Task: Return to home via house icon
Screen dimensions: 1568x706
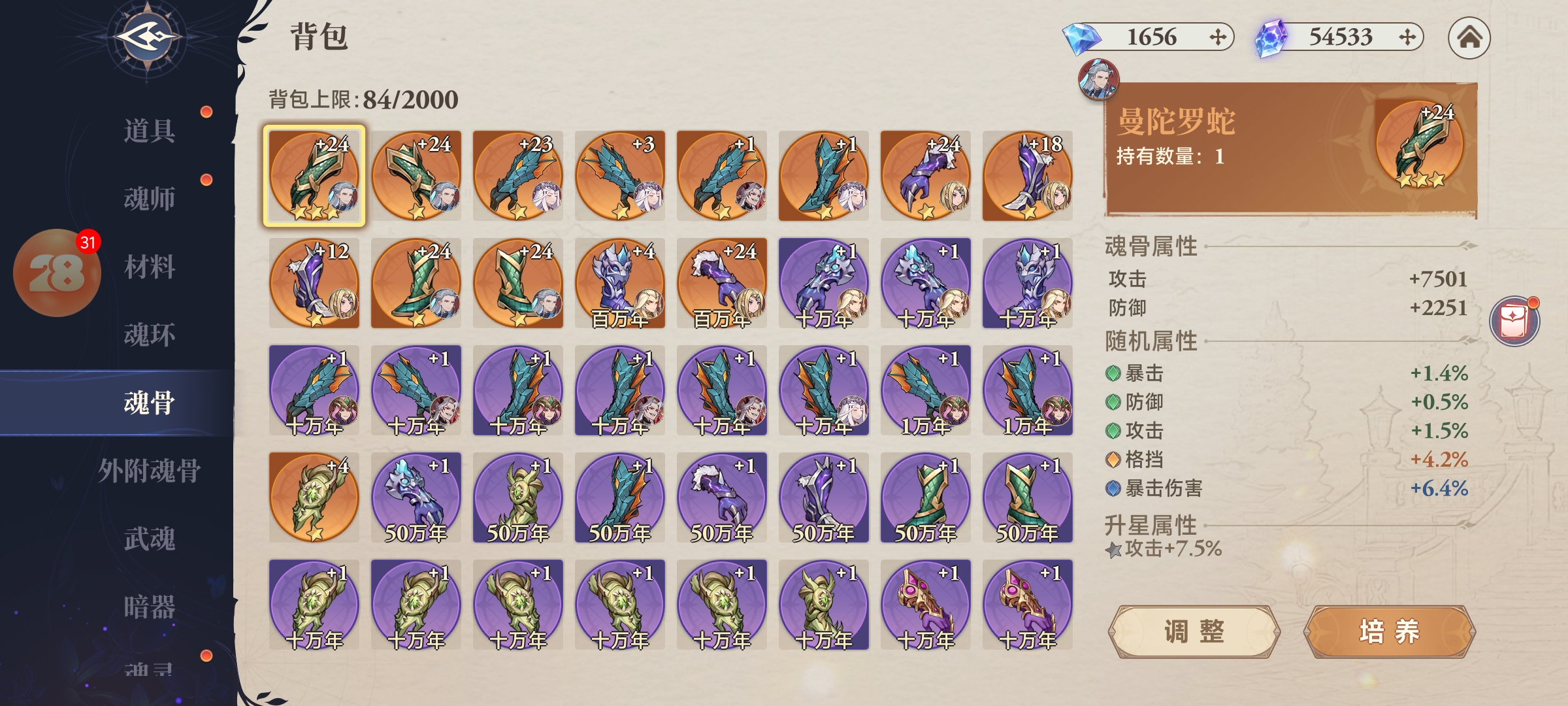Action: click(1469, 38)
